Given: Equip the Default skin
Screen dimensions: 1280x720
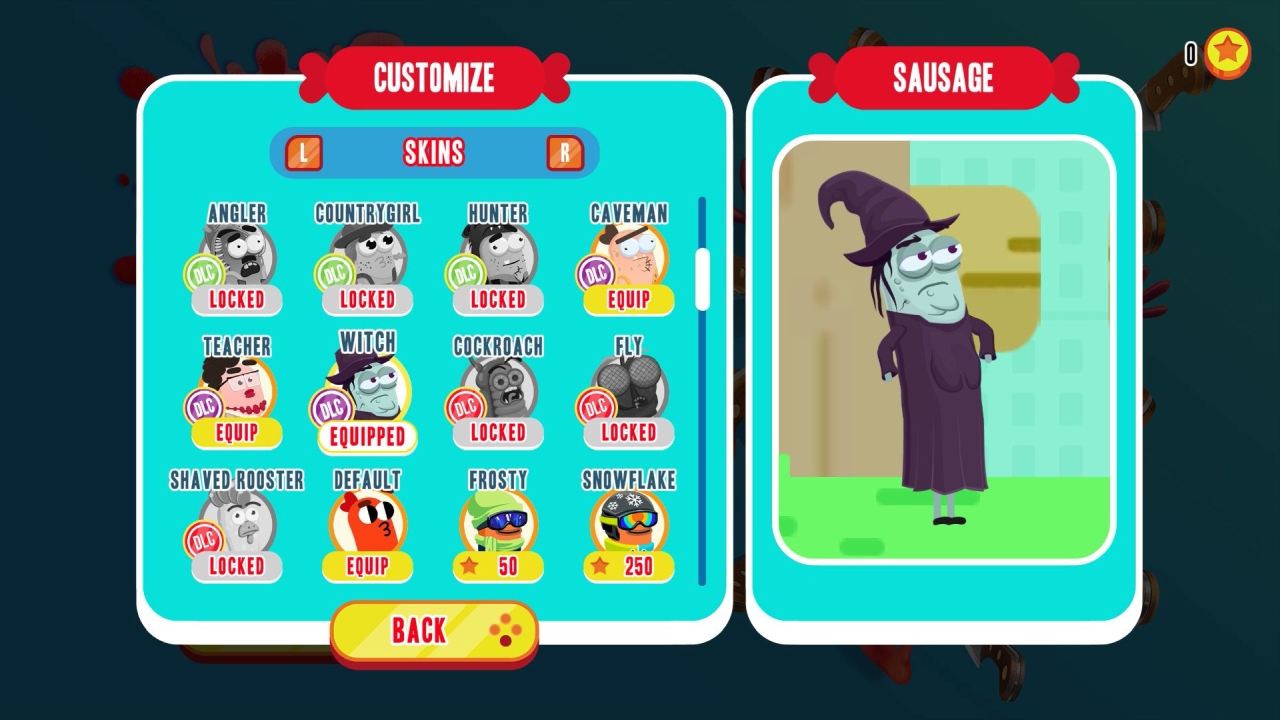Looking at the screenshot, I should pyautogui.click(x=366, y=567).
